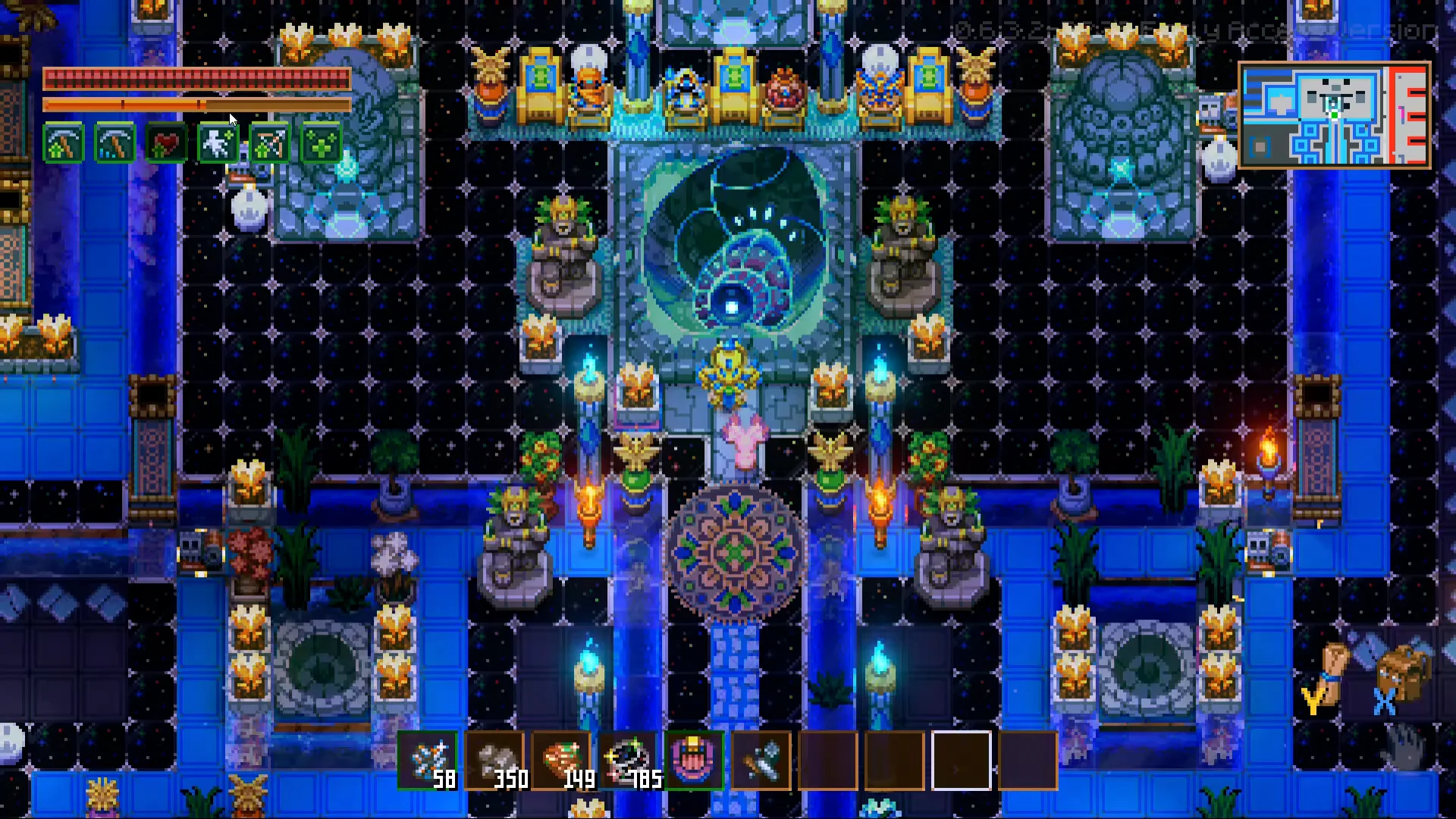Choose the orange food stack of 149
This screenshot has width=1456, height=819.
[561, 761]
